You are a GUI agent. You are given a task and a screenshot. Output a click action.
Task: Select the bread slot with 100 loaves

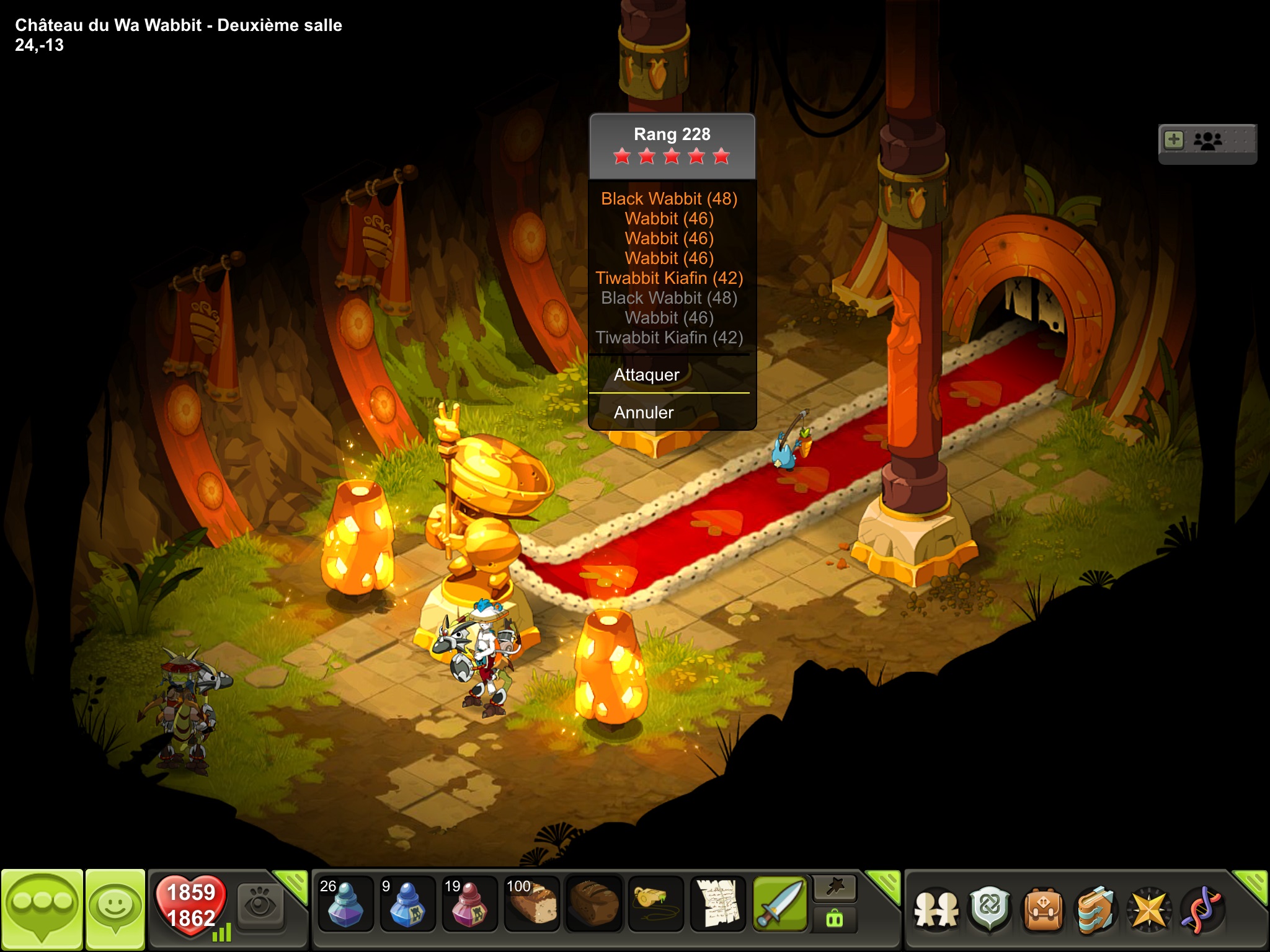click(531, 904)
